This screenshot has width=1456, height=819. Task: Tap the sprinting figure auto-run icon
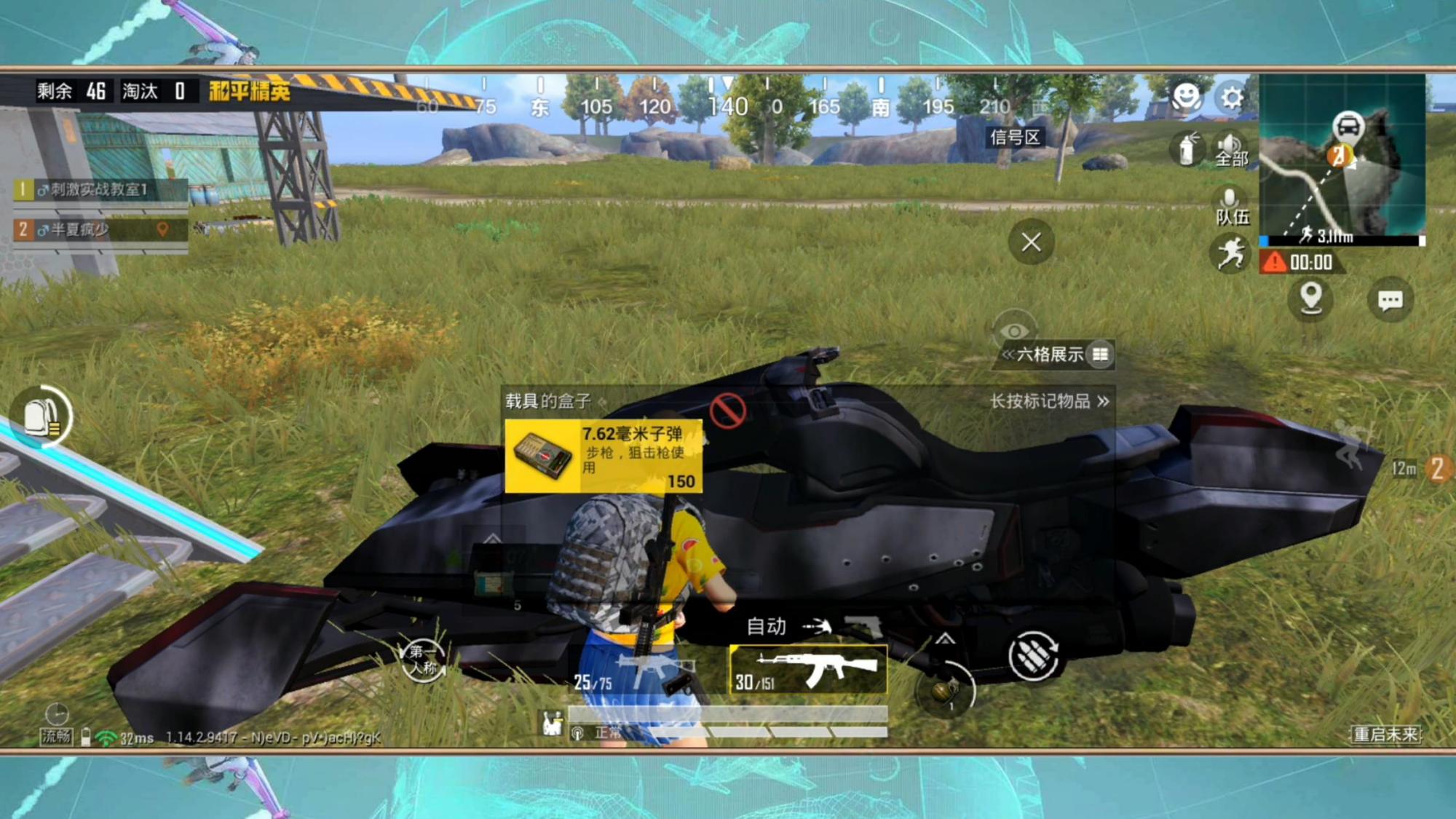click(x=1230, y=255)
